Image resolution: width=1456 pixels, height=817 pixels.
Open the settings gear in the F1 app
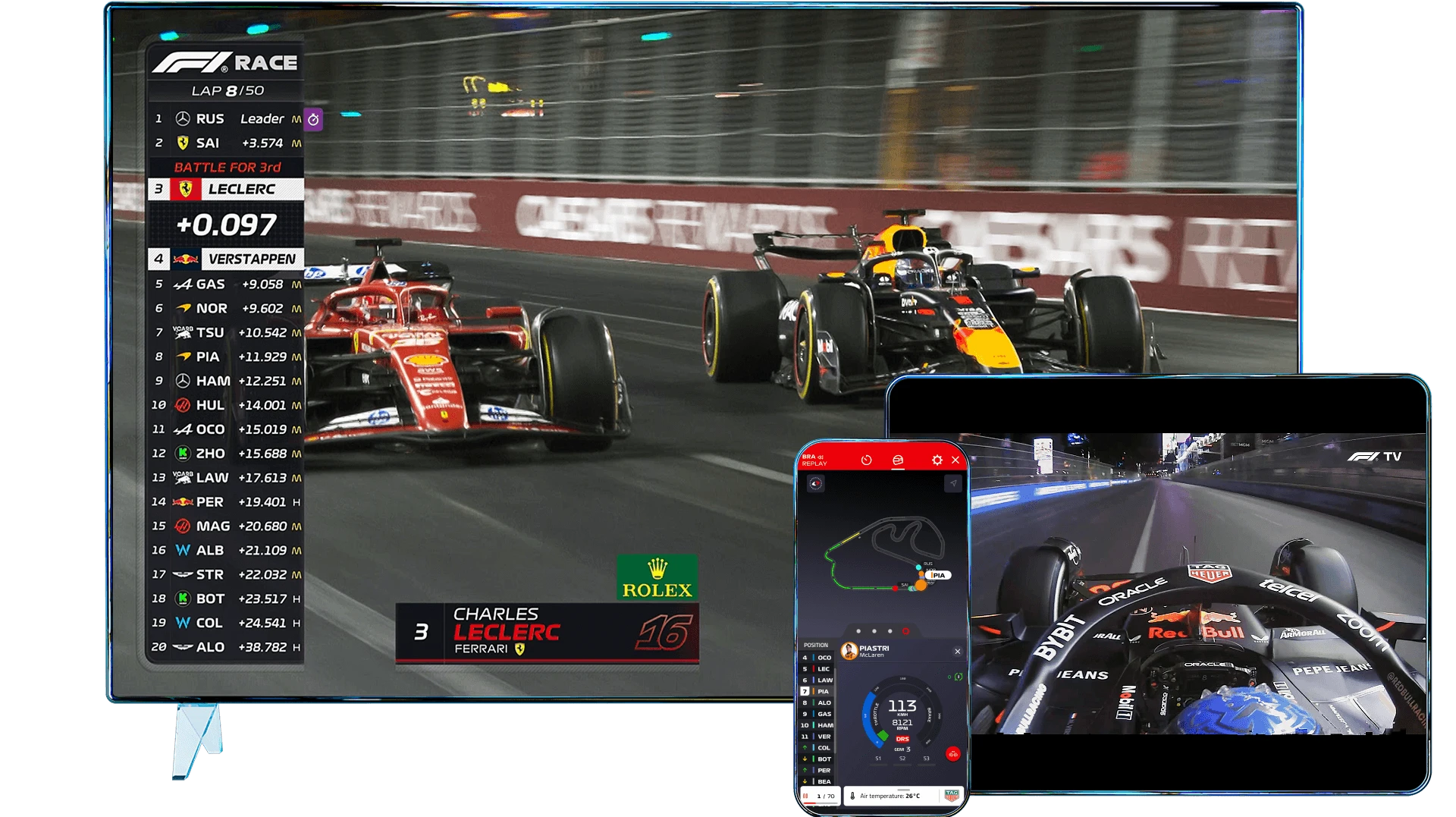pos(937,460)
